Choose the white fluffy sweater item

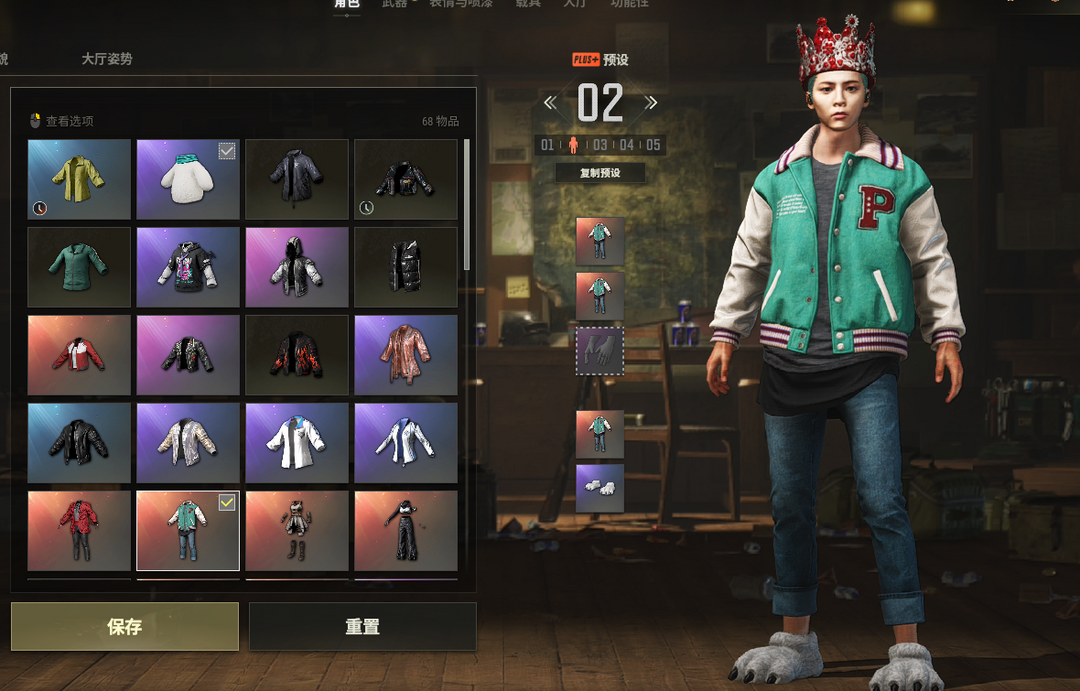188,179
